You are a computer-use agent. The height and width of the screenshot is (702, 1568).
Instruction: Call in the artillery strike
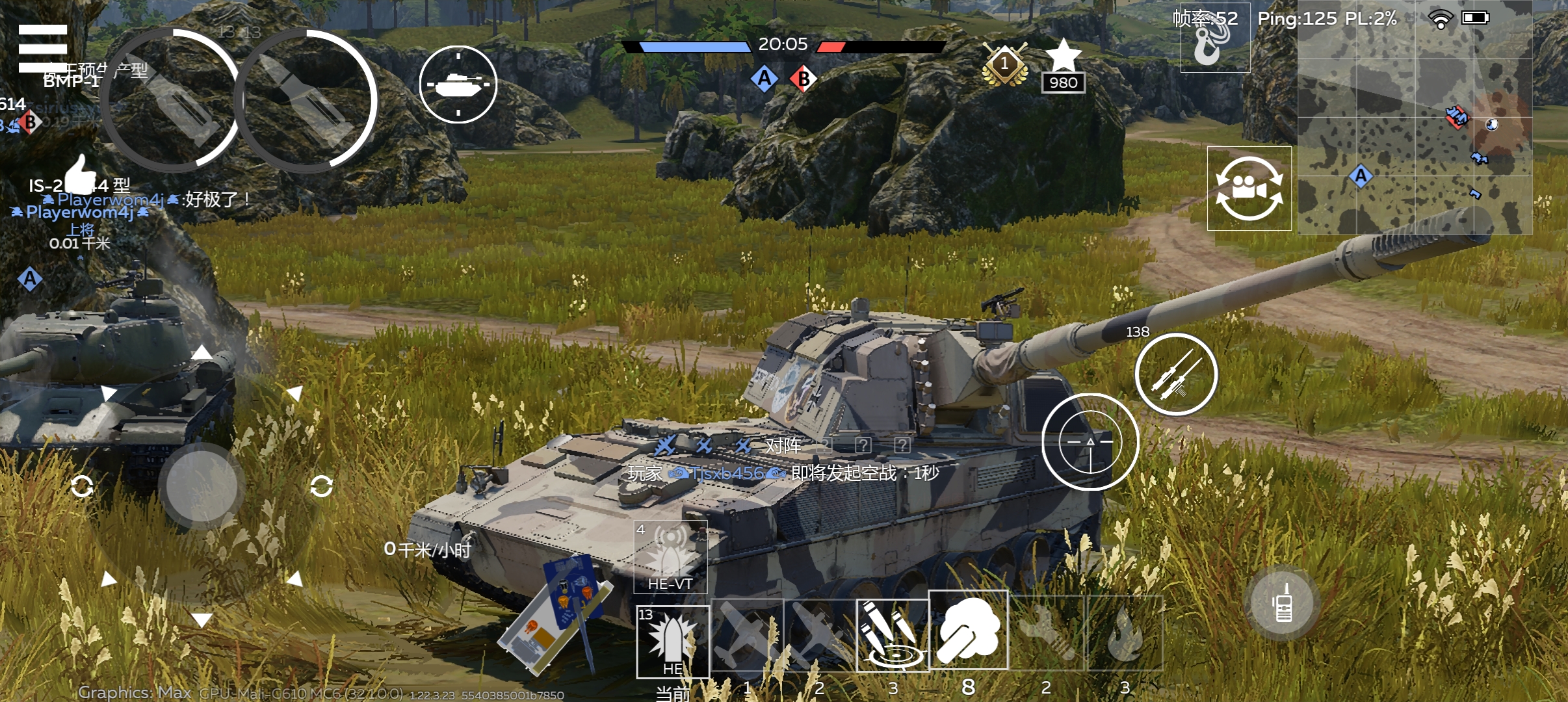point(892,634)
